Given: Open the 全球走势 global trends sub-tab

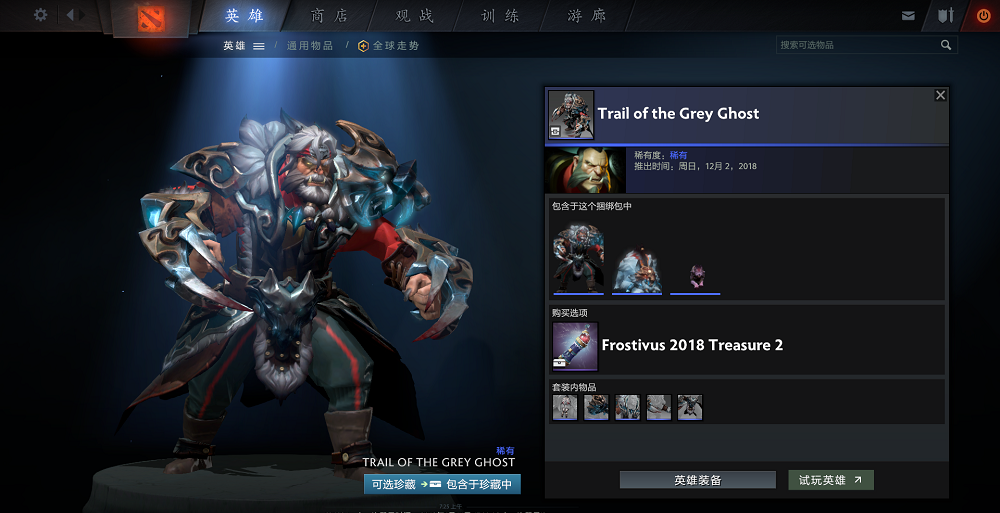Looking at the screenshot, I should [389, 46].
